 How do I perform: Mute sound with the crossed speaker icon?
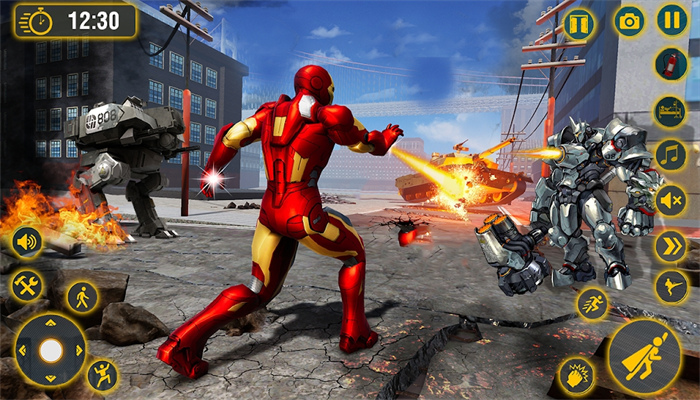(x=670, y=200)
